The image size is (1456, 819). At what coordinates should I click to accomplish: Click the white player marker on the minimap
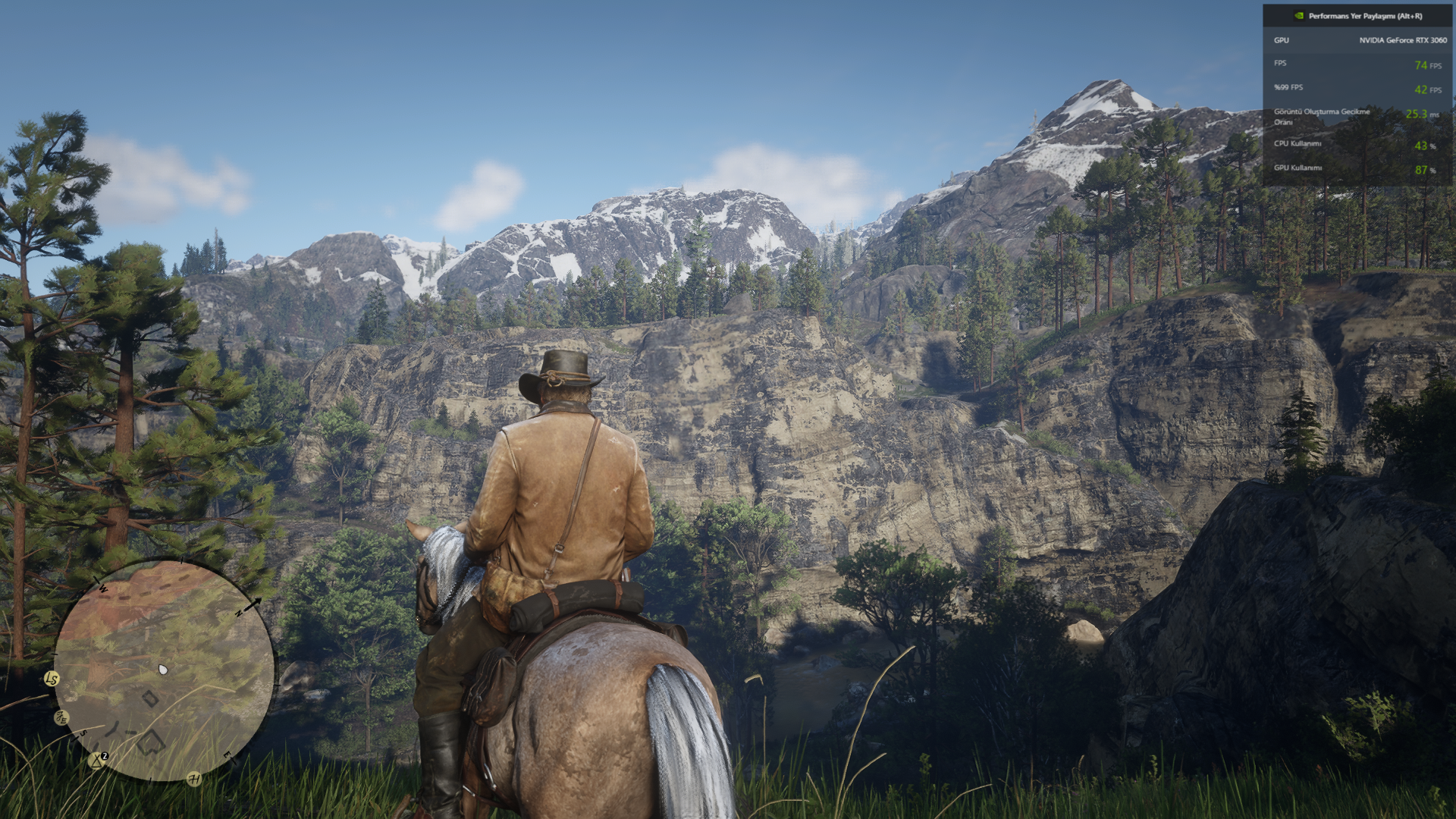(163, 670)
